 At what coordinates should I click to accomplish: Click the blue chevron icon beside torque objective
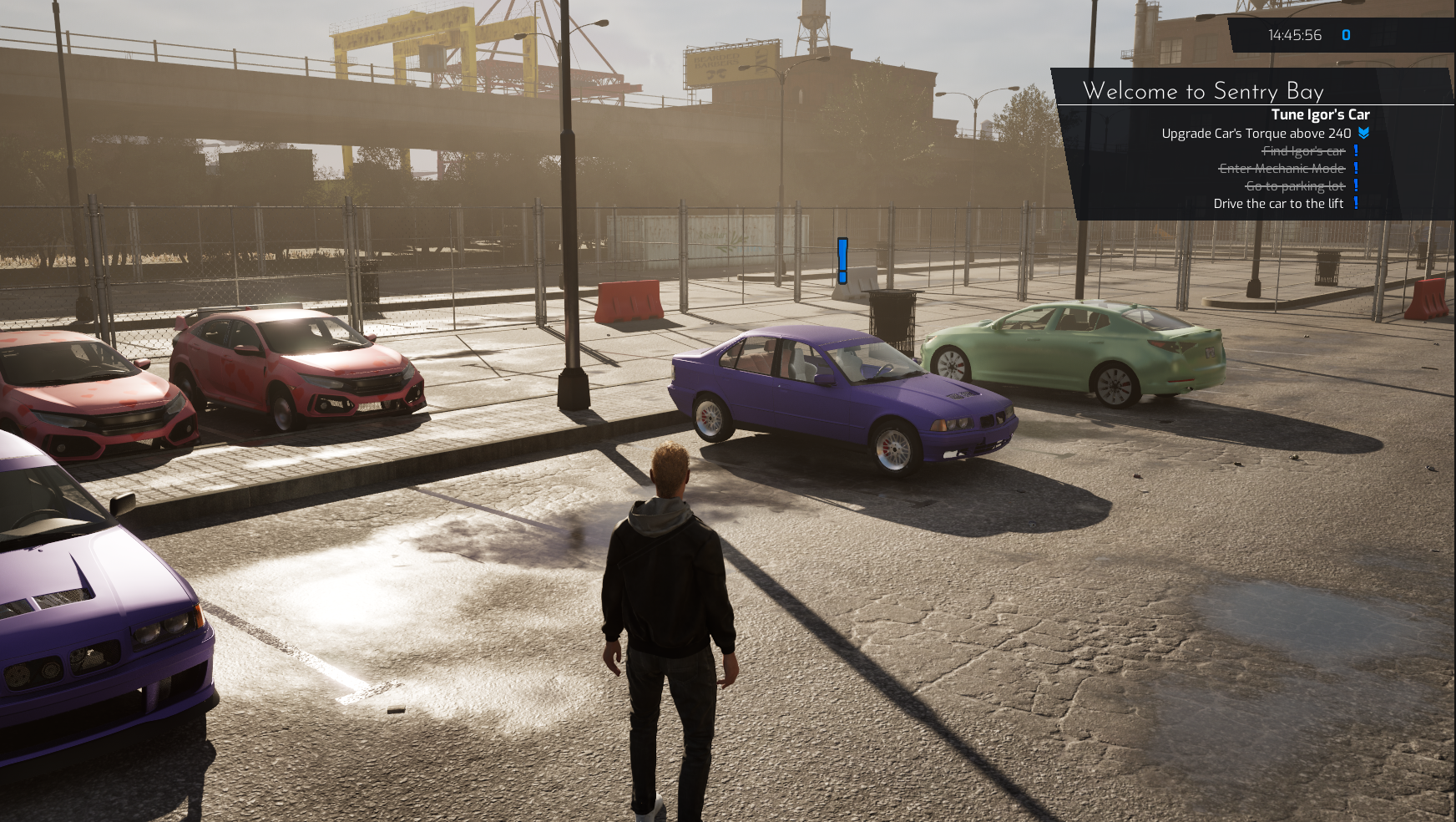[x=1363, y=133]
